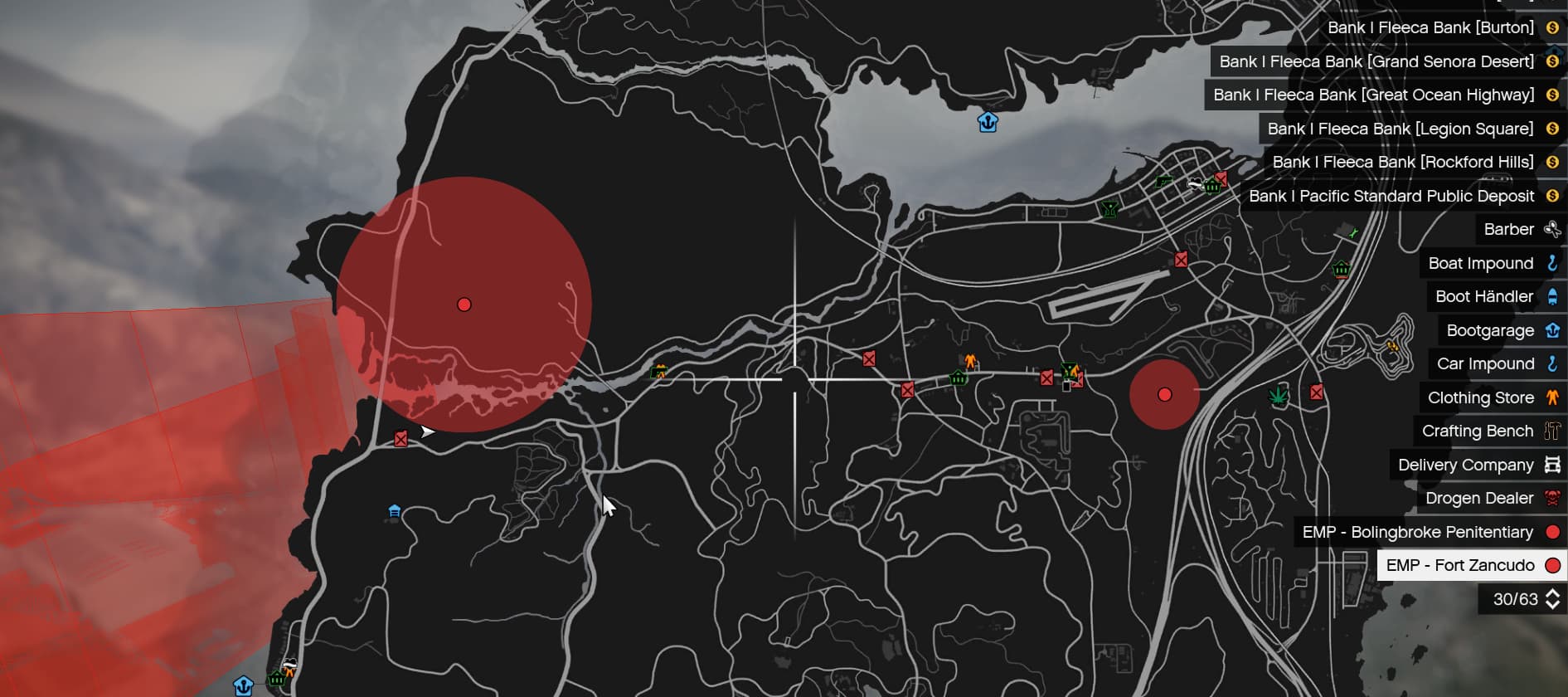Image resolution: width=1568 pixels, height=697 pixels.
Task: Click the up chevron beside the 30/63 counter
Action: (1552, 592)
